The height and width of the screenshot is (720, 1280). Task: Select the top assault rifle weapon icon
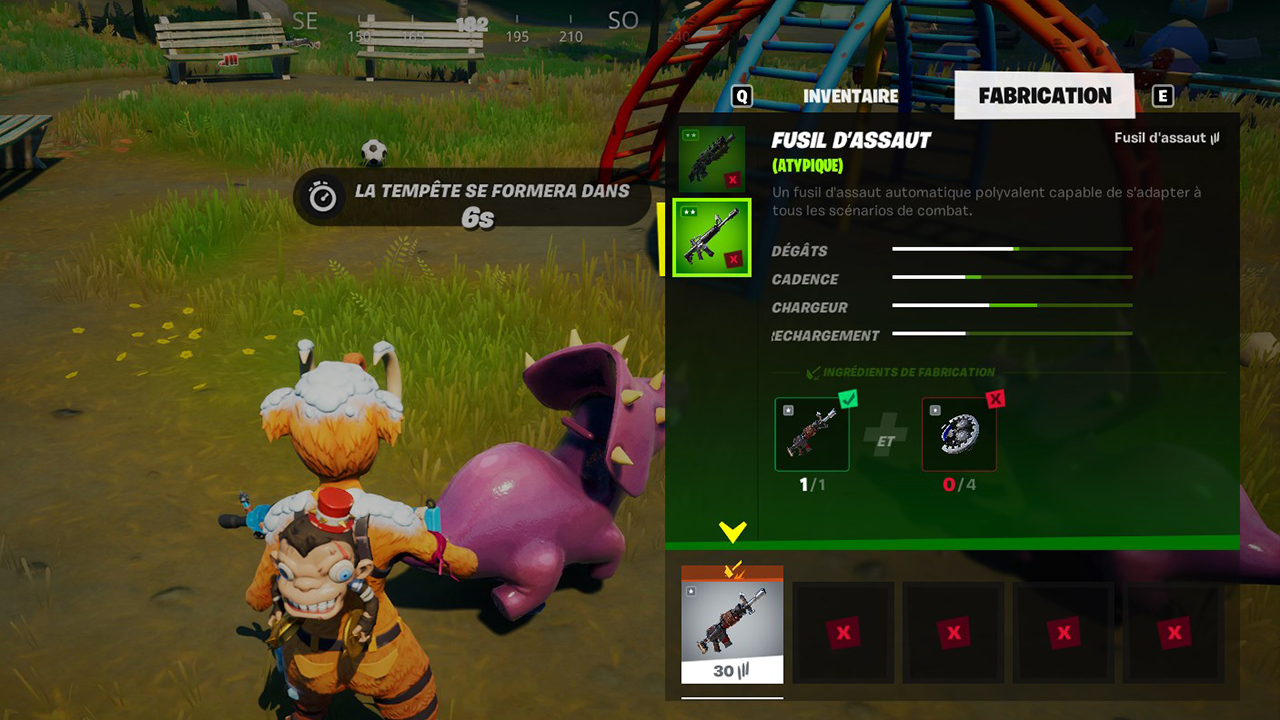coord(711,157)
